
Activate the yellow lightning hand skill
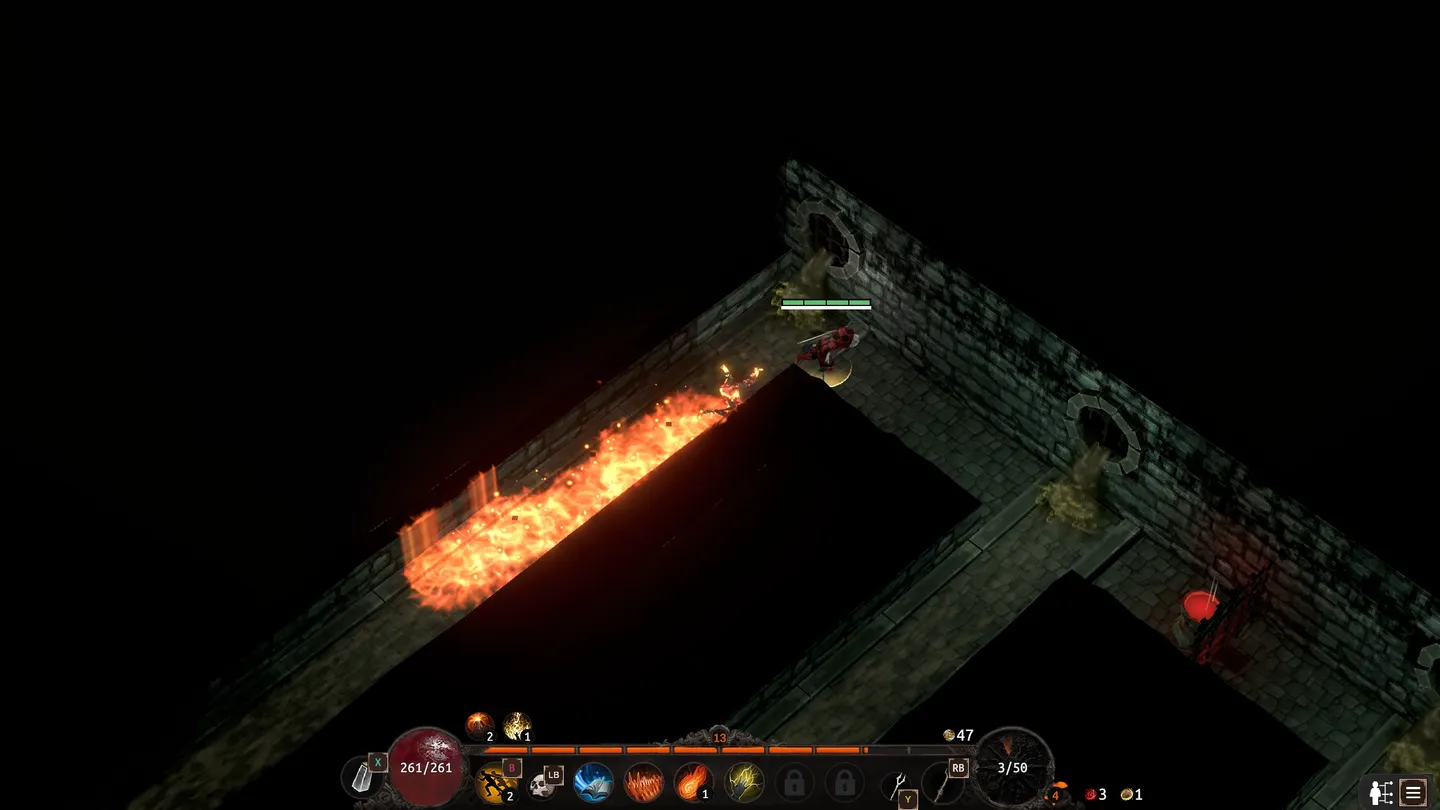[744, 783]
